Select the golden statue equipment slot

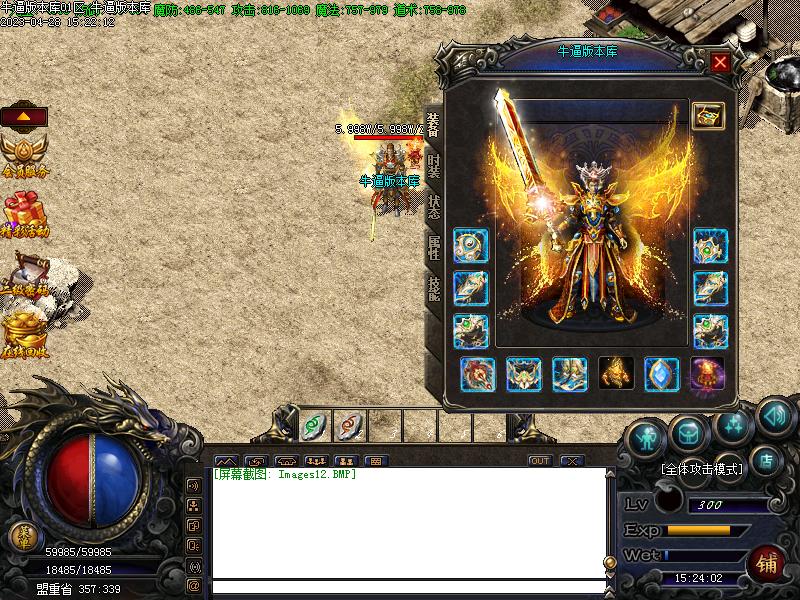tap(616, 374)
